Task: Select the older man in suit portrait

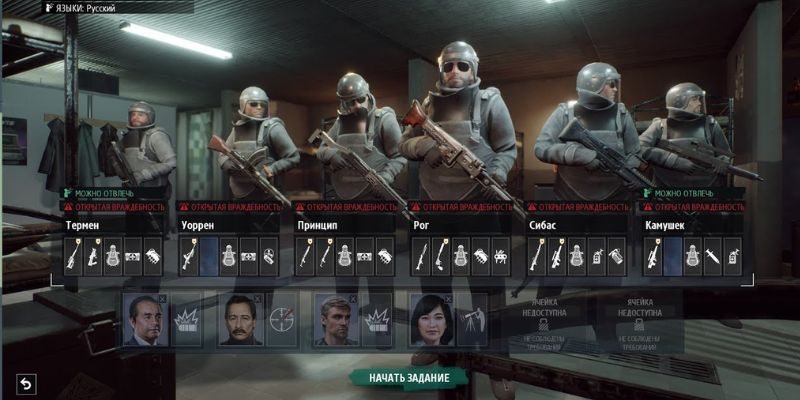Action: 144,320
